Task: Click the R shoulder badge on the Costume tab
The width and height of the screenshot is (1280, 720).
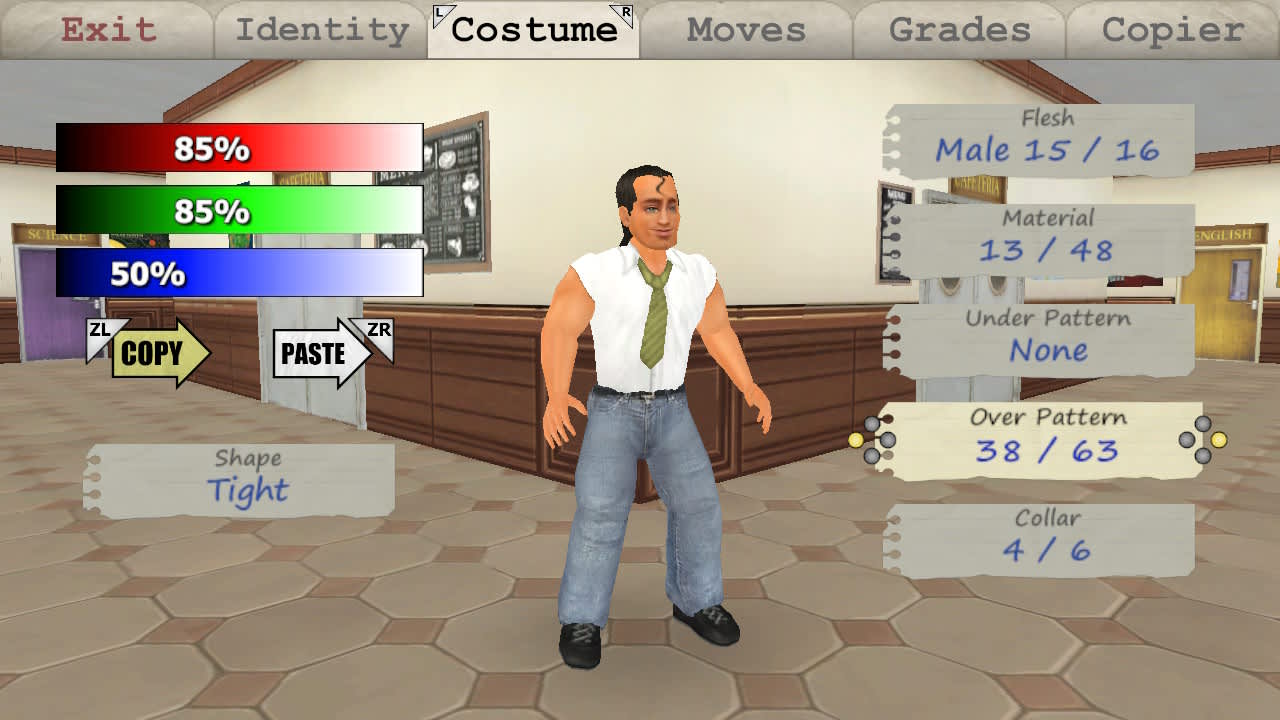Action: point(622,12)
